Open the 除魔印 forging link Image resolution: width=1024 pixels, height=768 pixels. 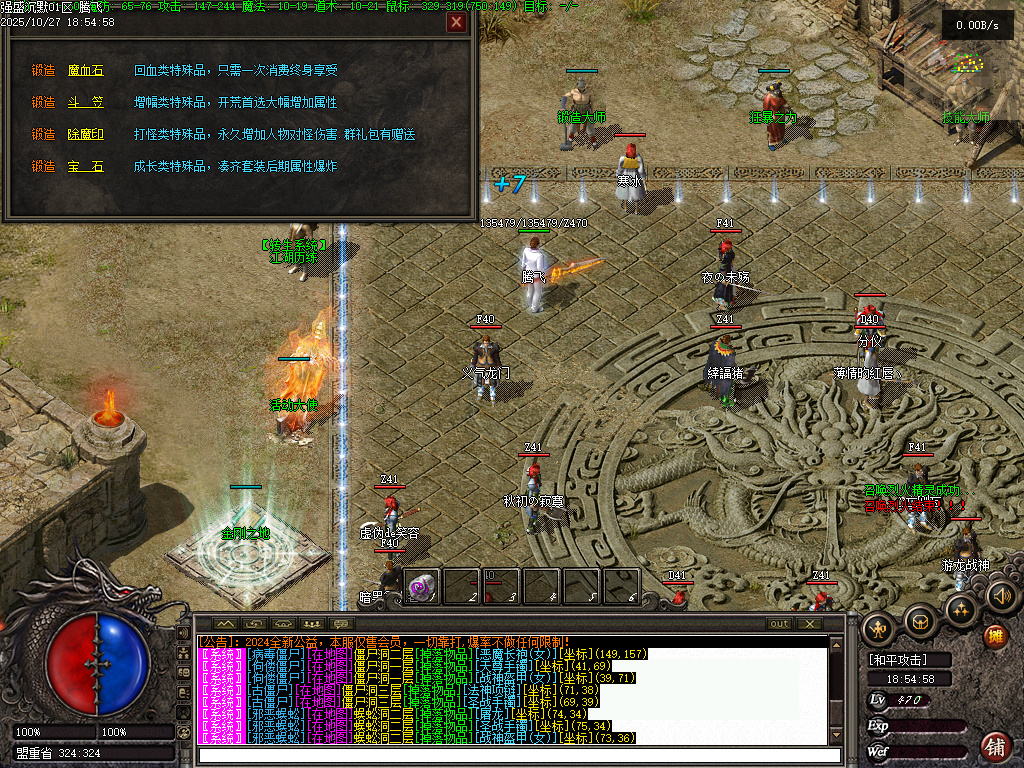point(85,134)
